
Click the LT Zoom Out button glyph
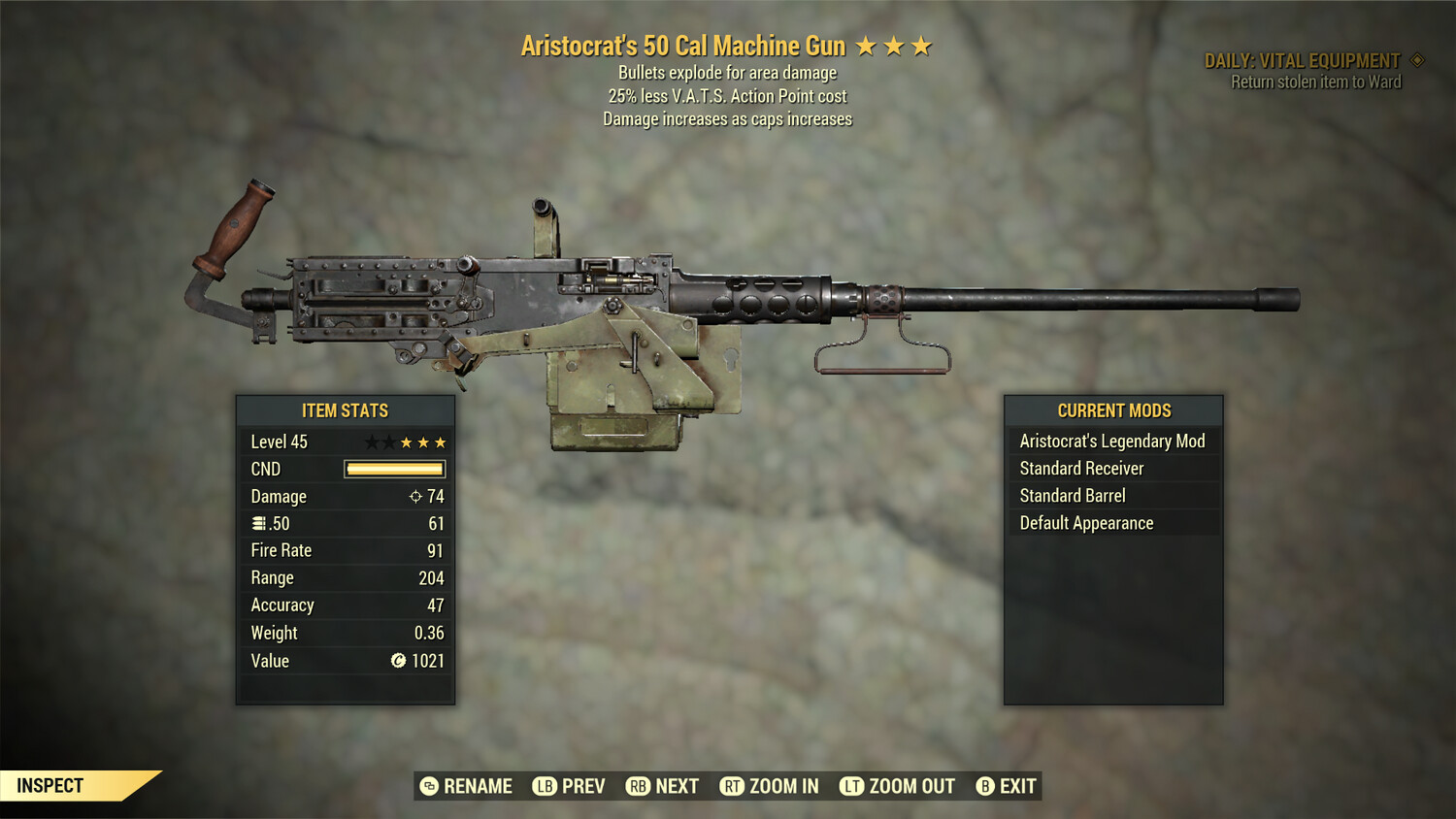coord(850,786)
